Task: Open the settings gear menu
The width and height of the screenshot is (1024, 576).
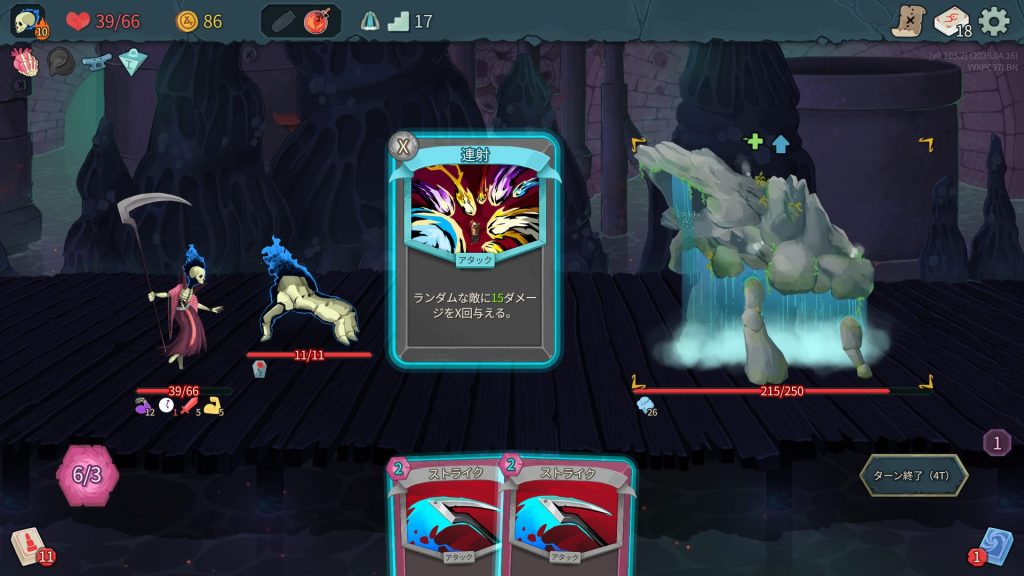Action: click(993, 20)
